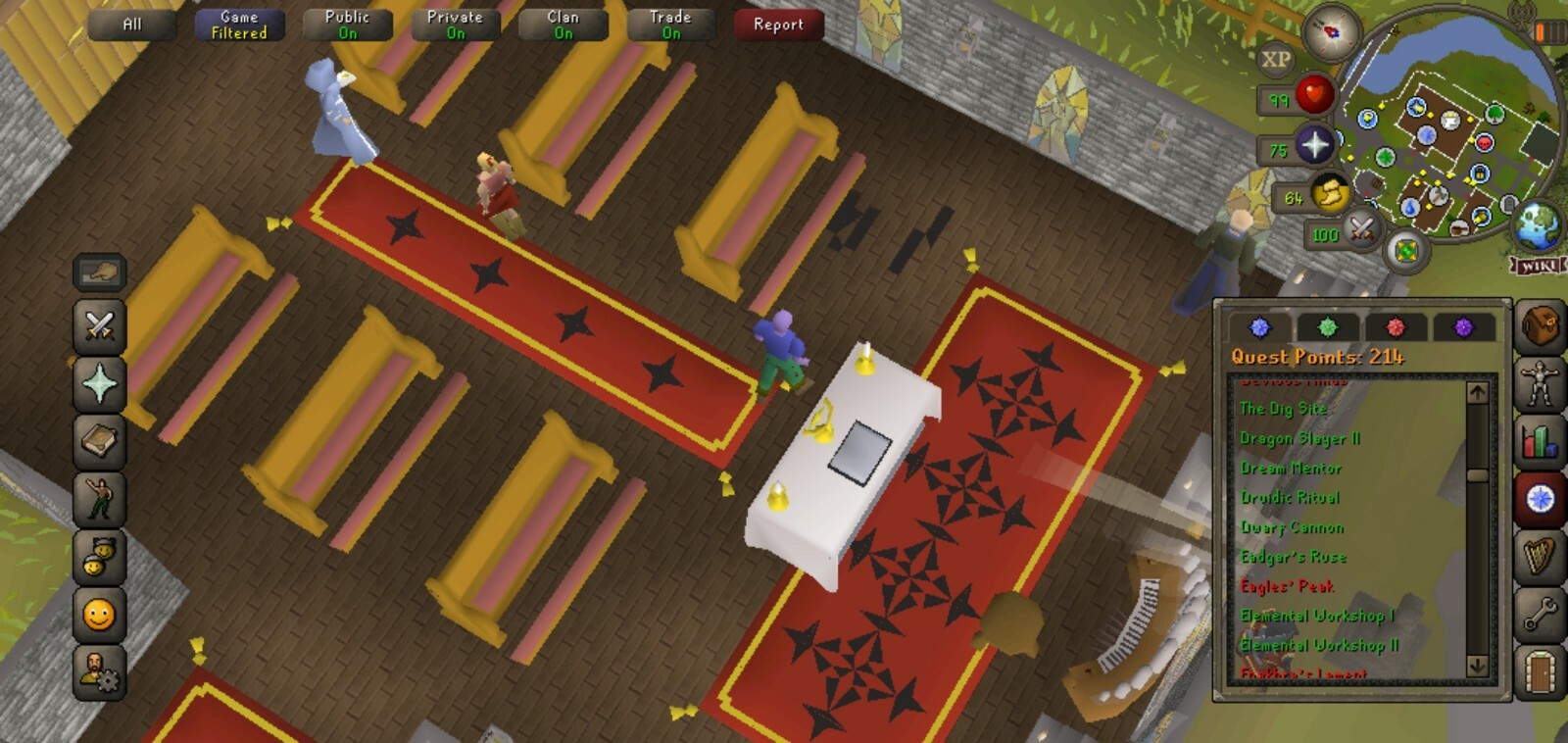Open the account management tab
The width and height of the screenshot is (1568, 743).
[x=99, y=672]
